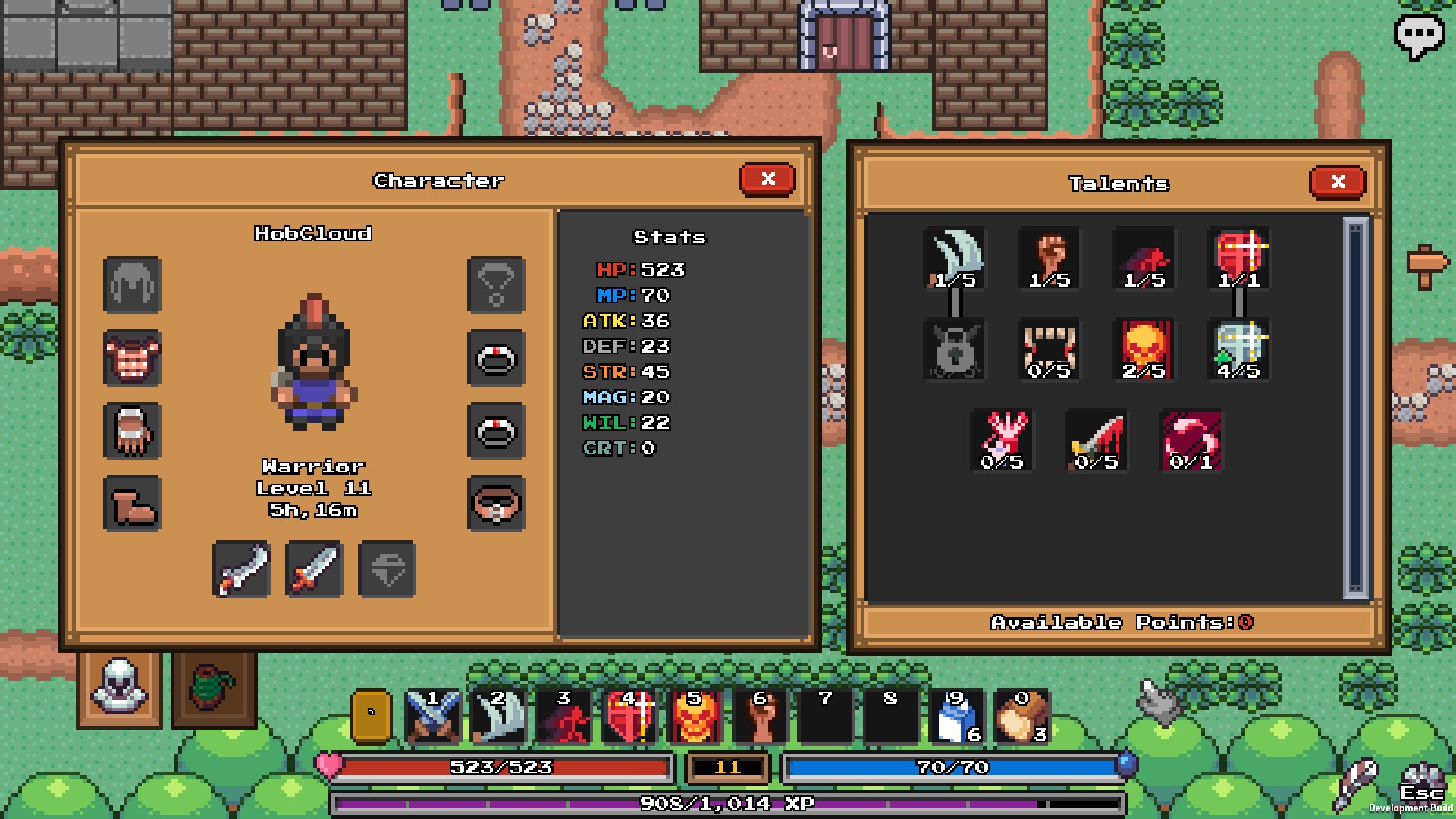The image size is (1456, 819).
Task: Close the Talents window
Action: pos(1338,182)
